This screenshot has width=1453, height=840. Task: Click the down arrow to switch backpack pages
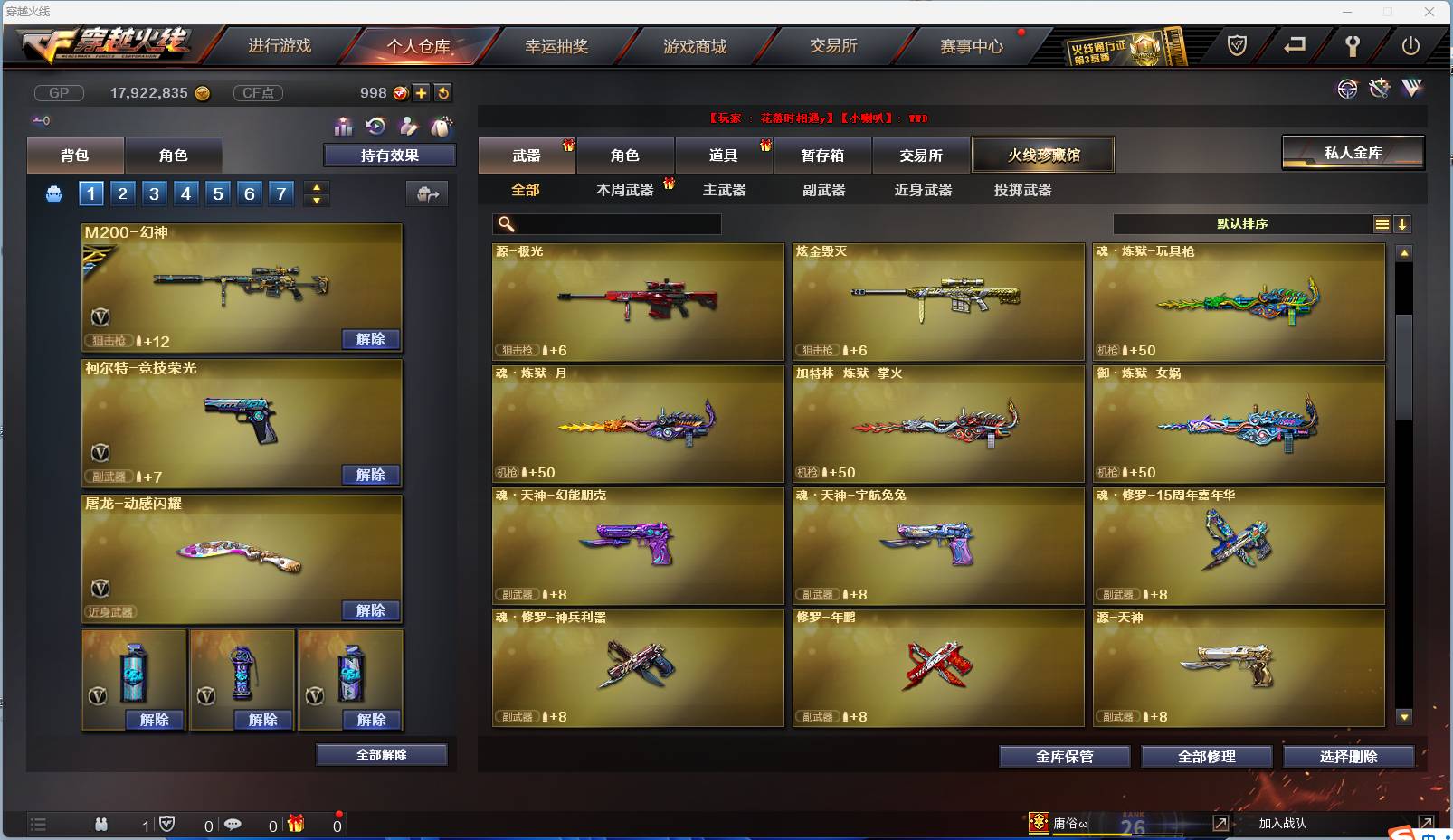point(316,200)
